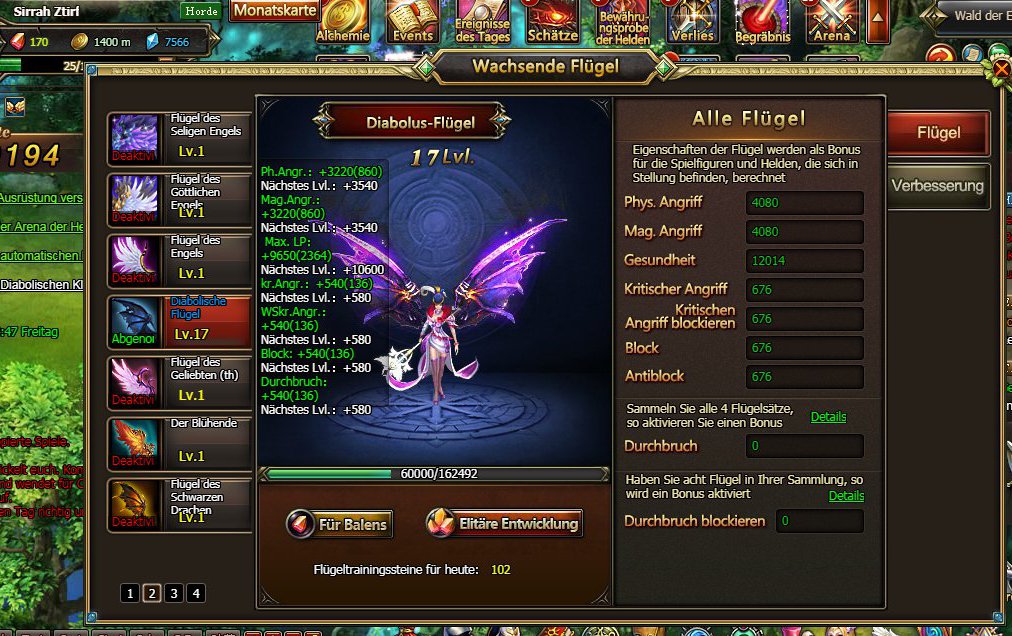Screen dimensions: 1012x636
Task: Click the Für Balens button
Action: click(339, 524)
